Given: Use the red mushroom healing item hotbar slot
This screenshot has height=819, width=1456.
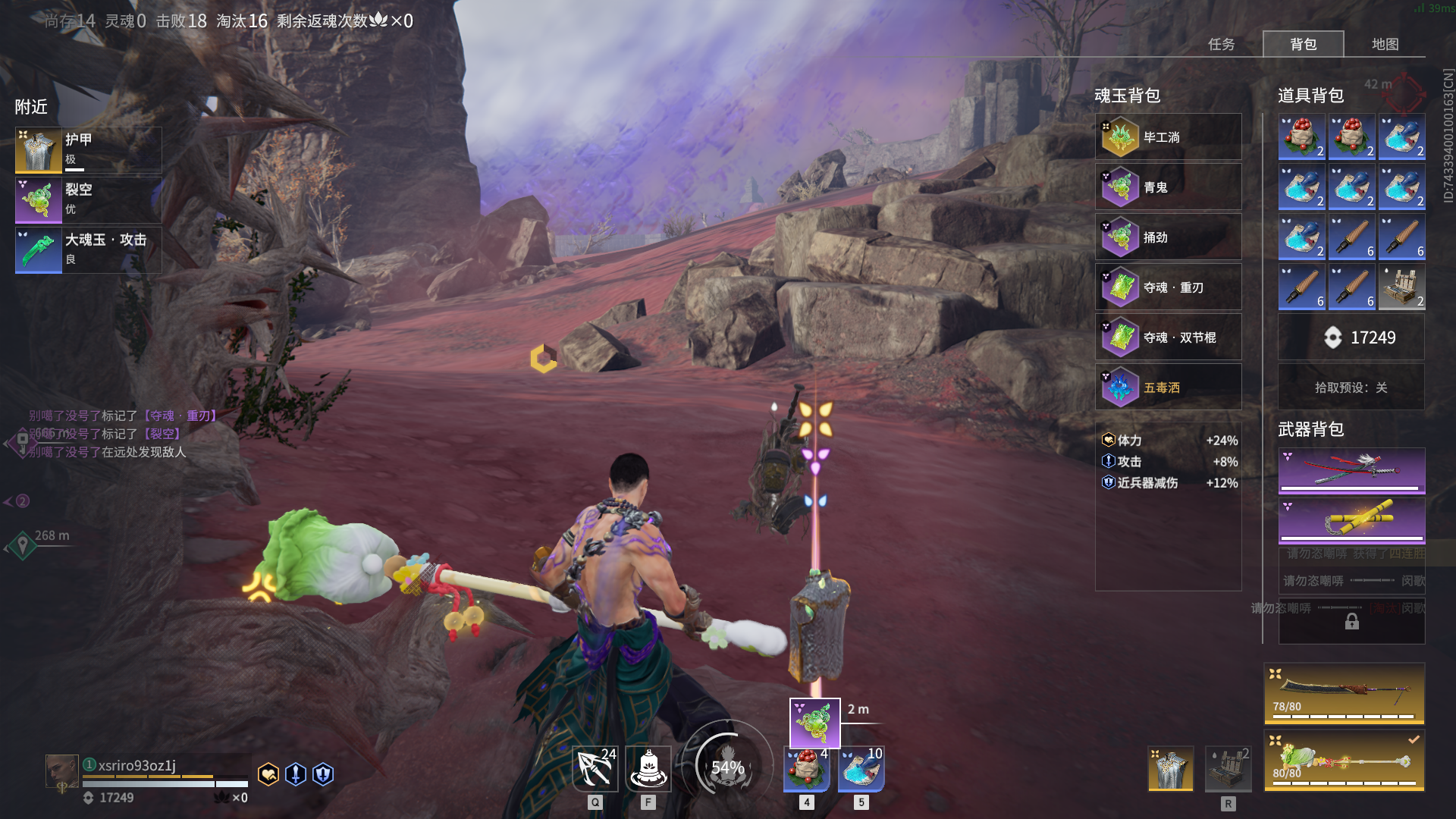Looking at the screenshot, I should [x=807, y=769].
